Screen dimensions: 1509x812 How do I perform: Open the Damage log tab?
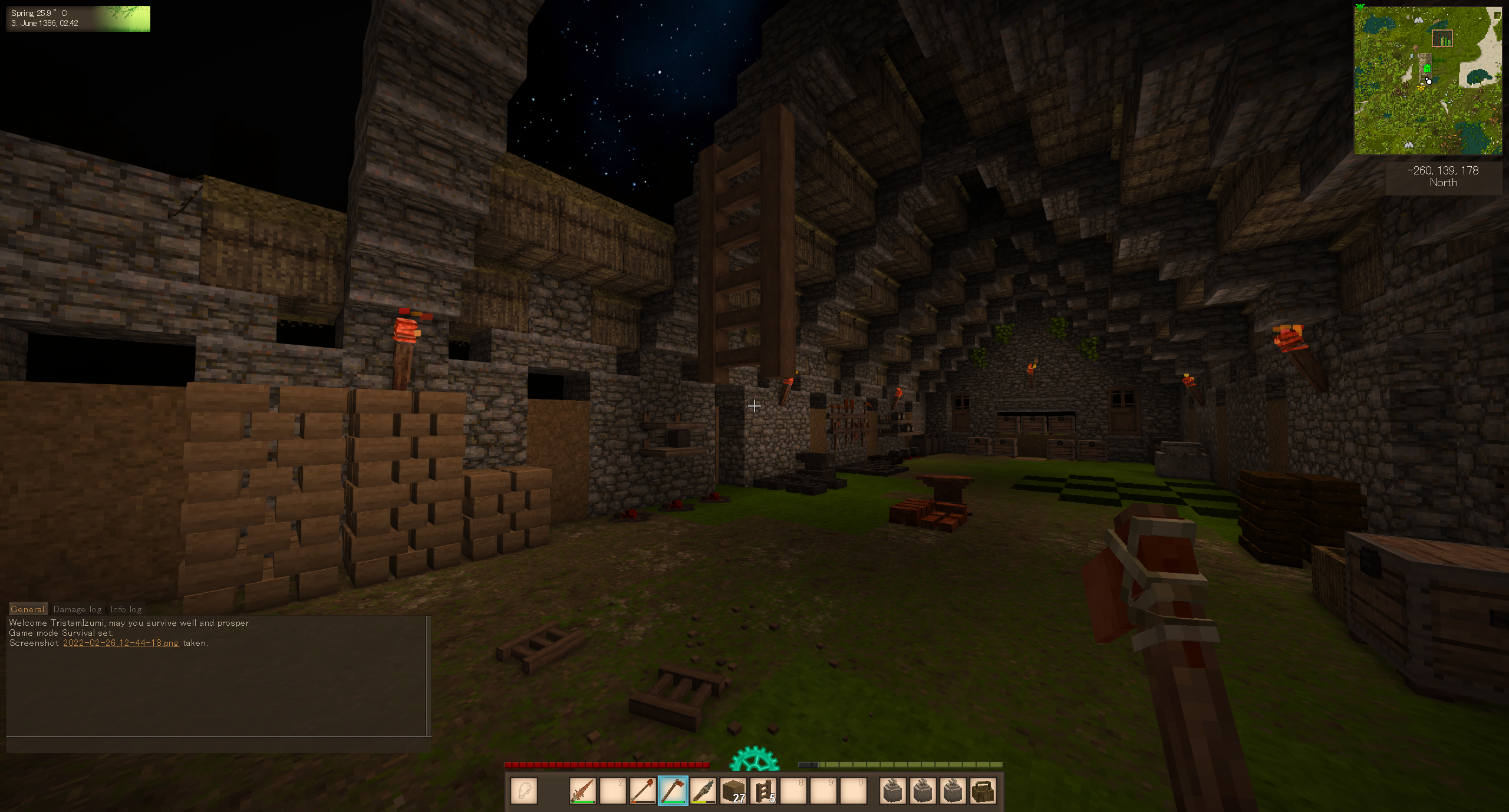(x=77, y=609)
